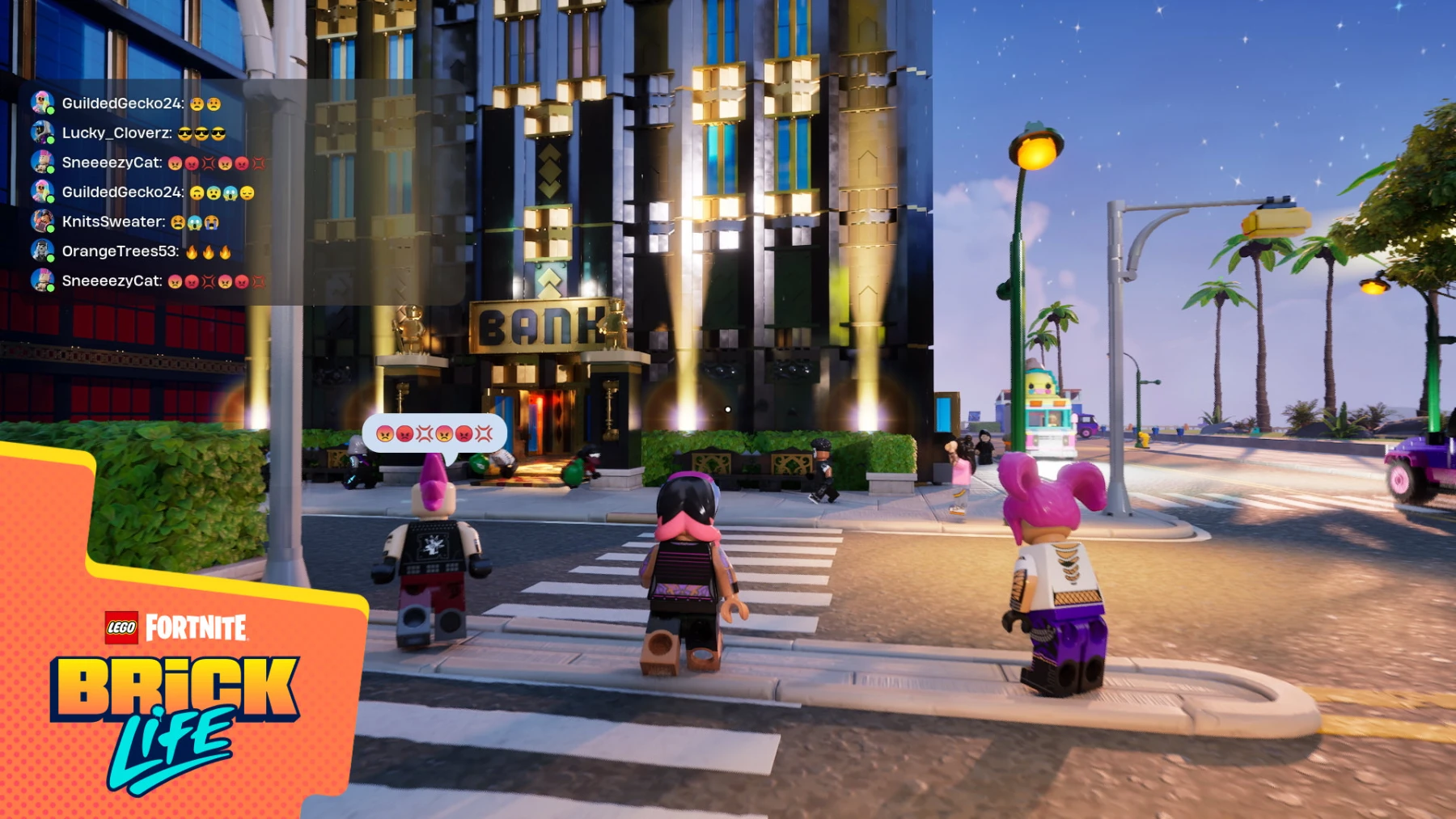Toggle GuildedGecko24's green online status indicator
Viewport: 1456px width, 819px height.
(x=51, y=111)
